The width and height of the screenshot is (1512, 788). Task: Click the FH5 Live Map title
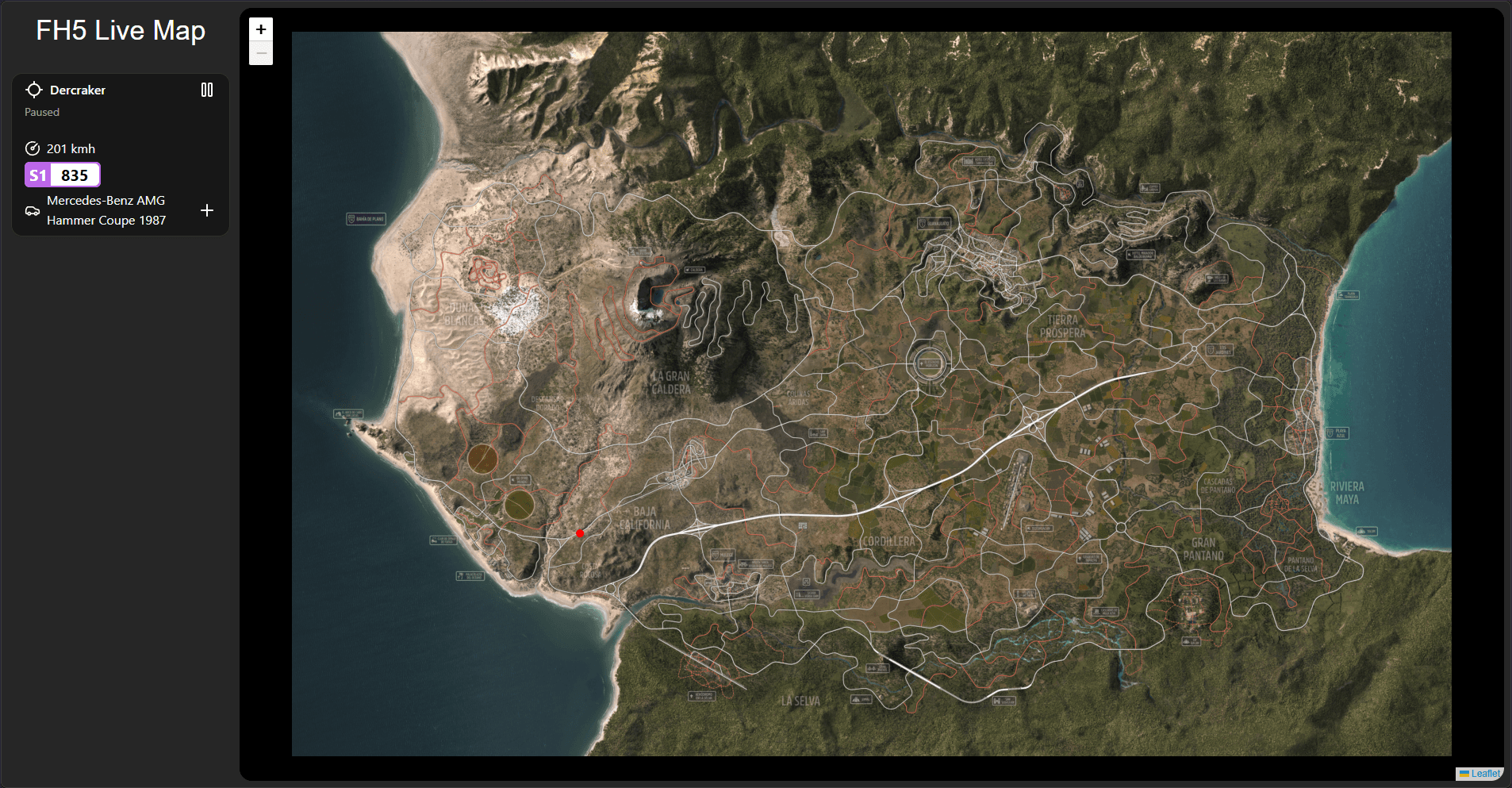(x=120, y=30)
